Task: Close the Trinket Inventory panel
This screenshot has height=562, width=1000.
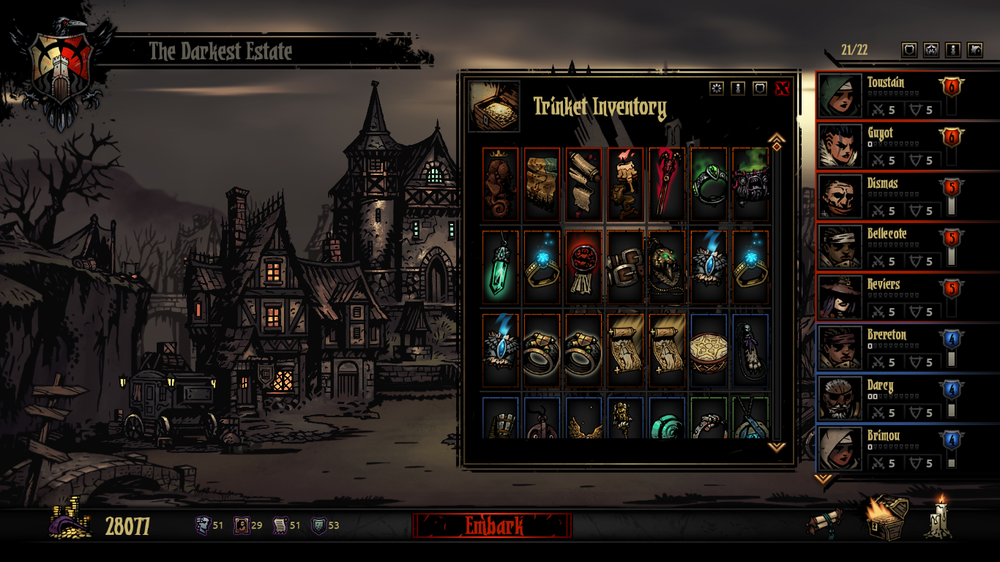Action: (x=782, y=89)
